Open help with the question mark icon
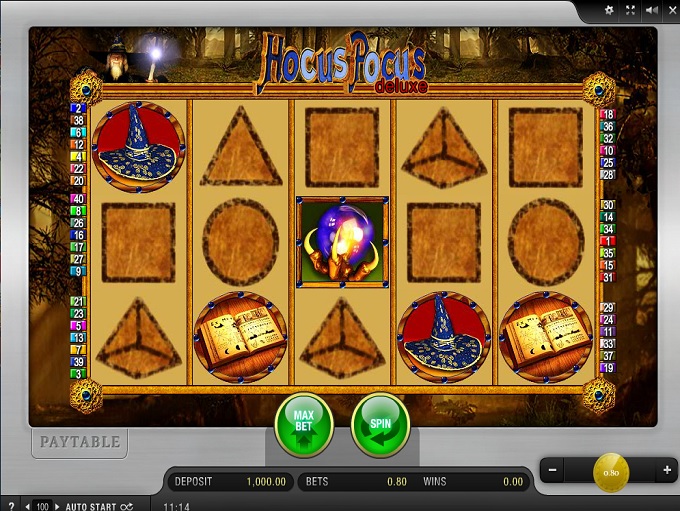Viewport: 680px width, 511px height. pos(11,506)
